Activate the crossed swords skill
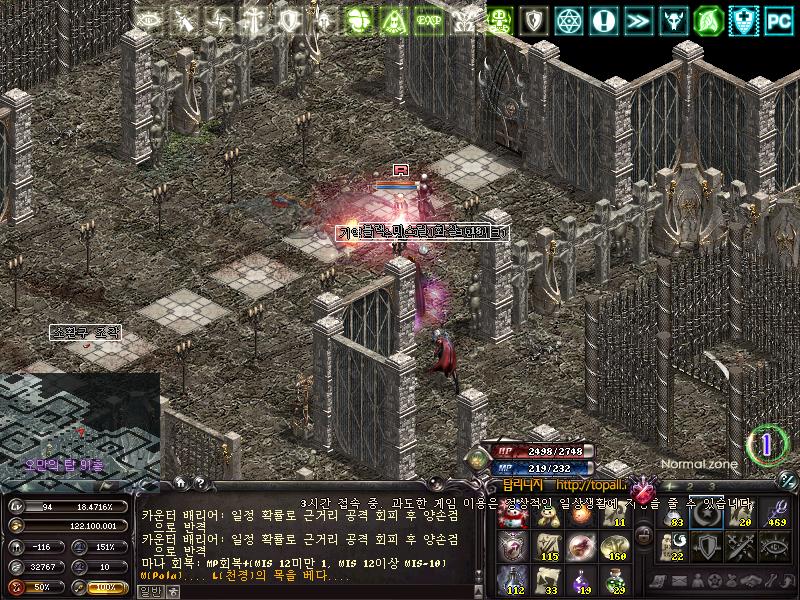 point(740,545)
